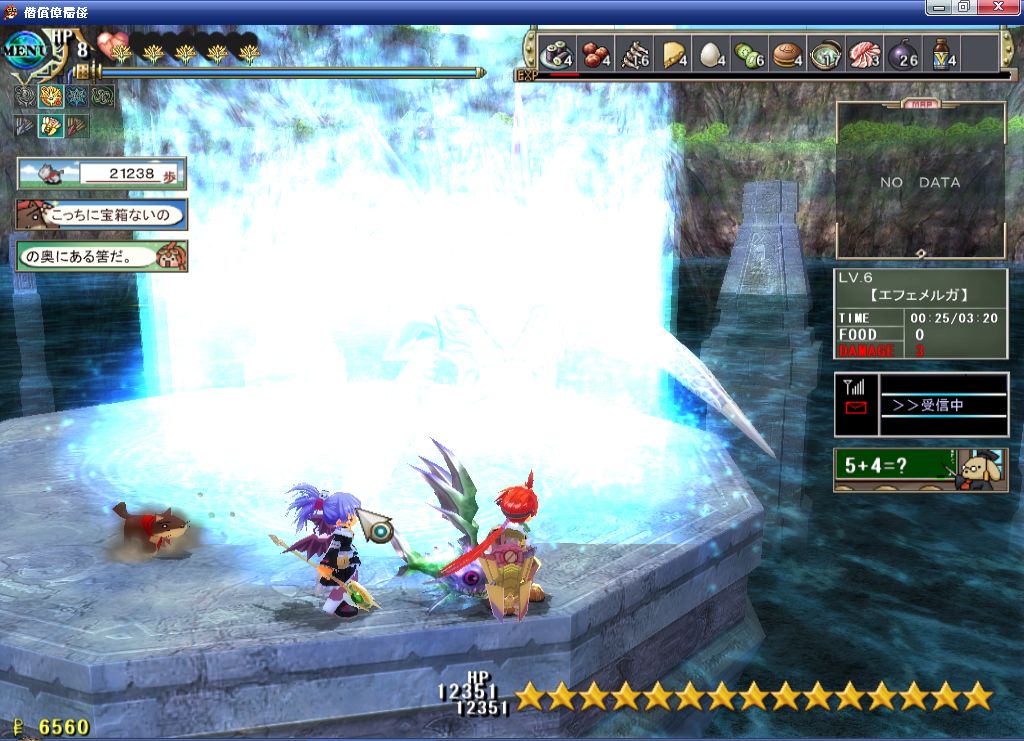The image size is (1024, 741).
Task: Pick the sliced kiwi item slot
Action: click(x=750, y=54)
